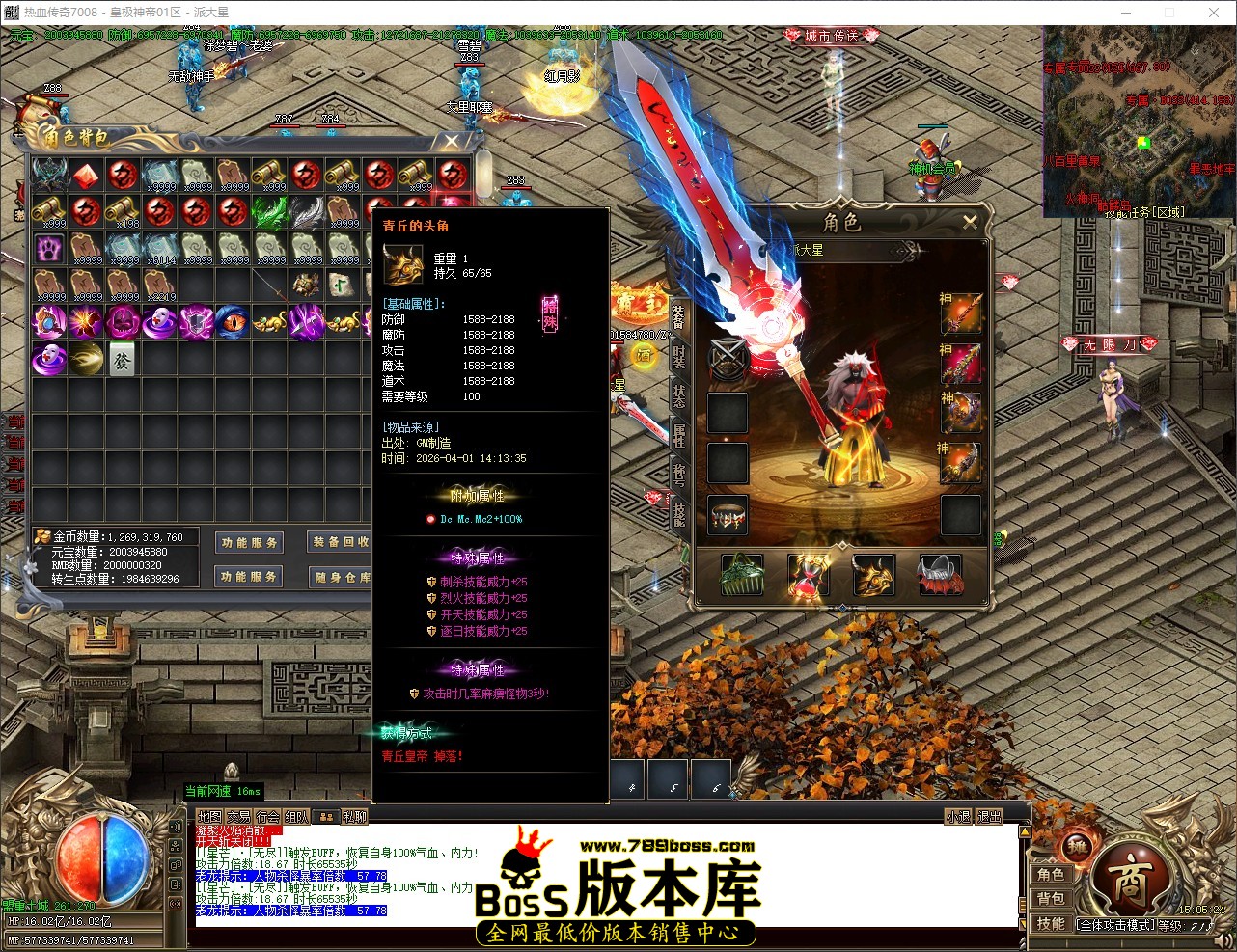Open the 商 merchant shop orb
1237x952 pixels.
[1131, 880]
